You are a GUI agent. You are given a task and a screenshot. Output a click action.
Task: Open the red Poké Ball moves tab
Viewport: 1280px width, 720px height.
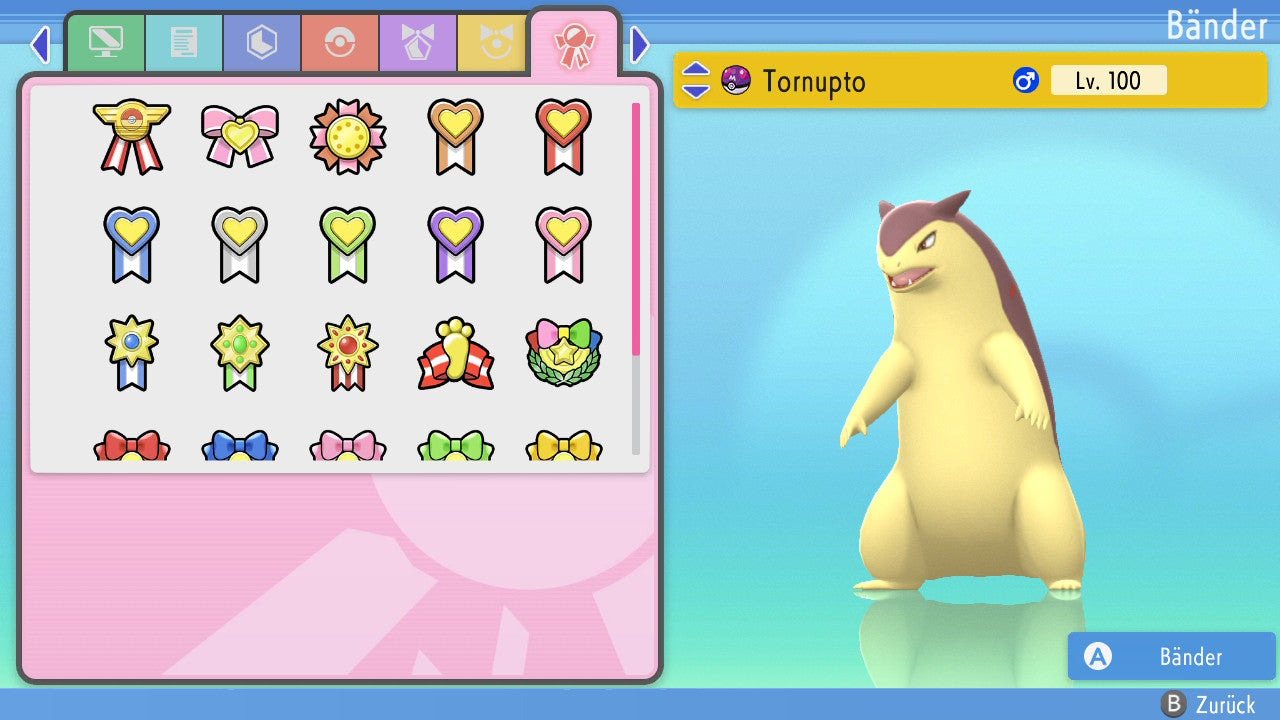point(340,44)
